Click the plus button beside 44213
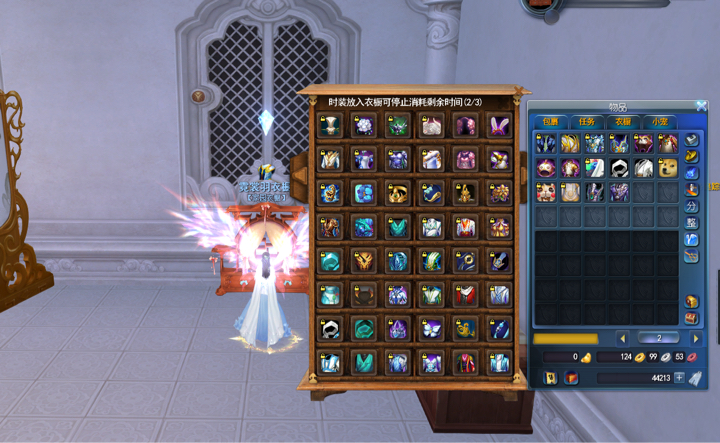The height and width of the screenshot is (443, 720). [680, 378]
